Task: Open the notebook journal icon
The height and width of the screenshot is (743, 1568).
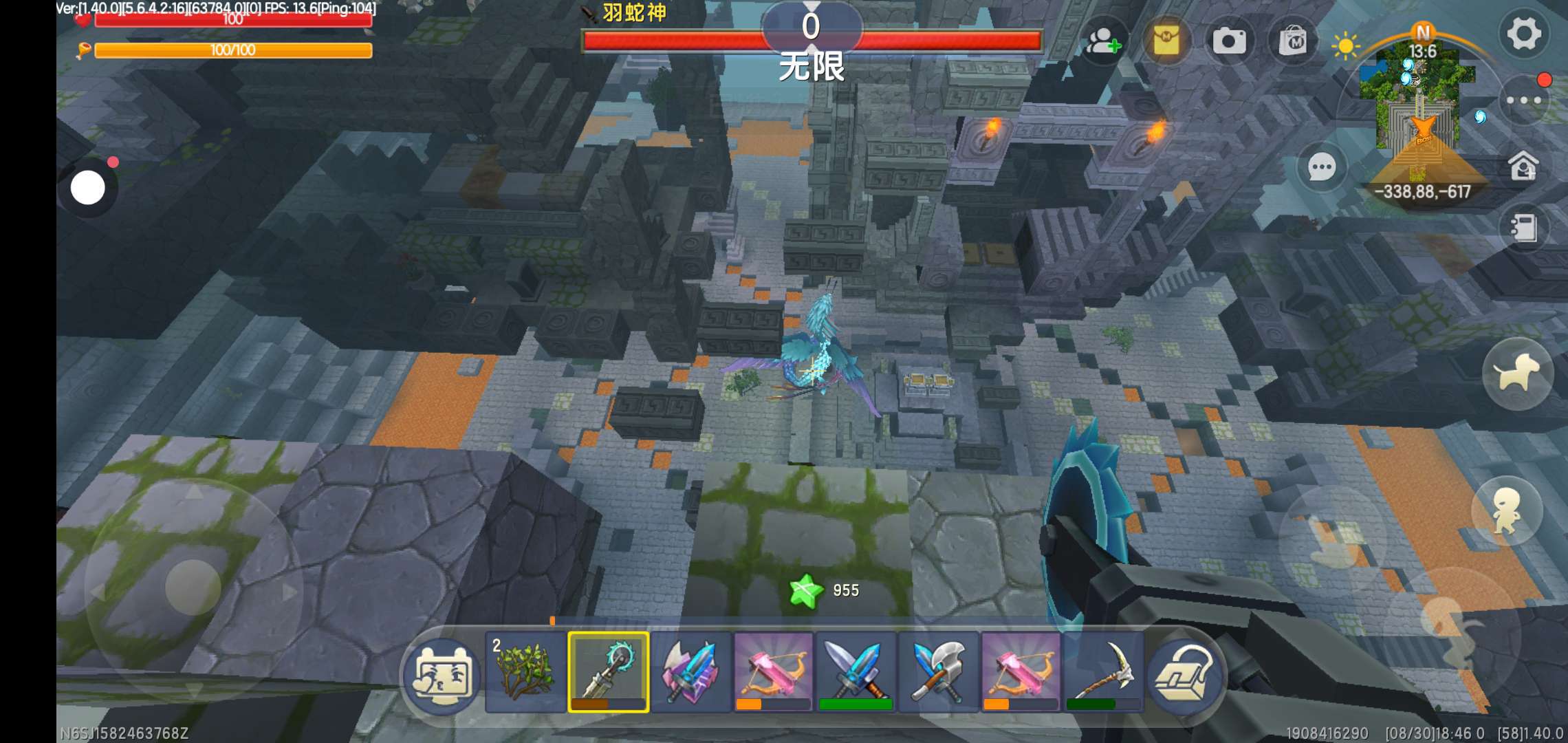Action: [1523, 228]
